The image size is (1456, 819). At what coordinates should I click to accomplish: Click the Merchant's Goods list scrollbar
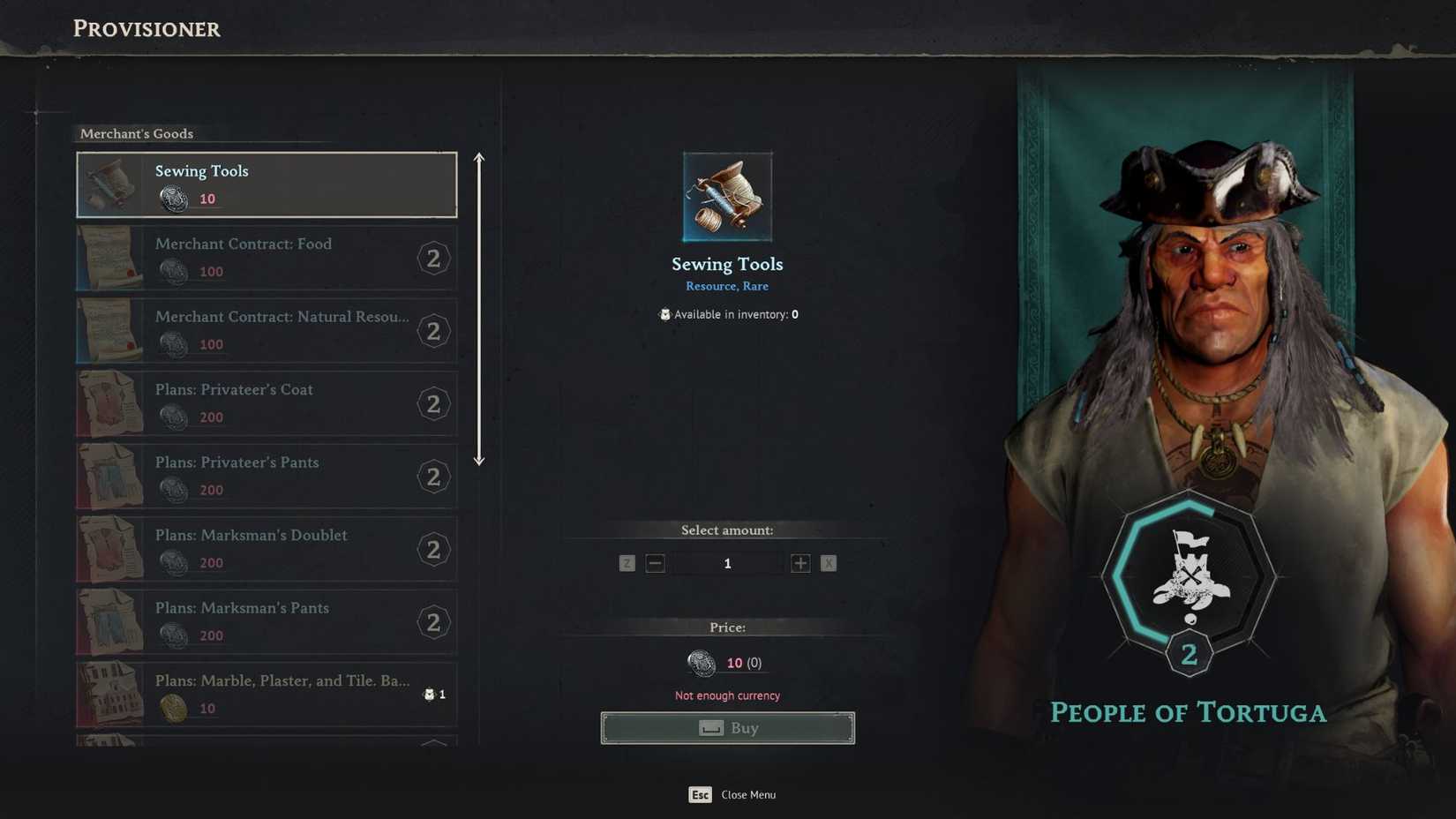(x=479, y=309)
